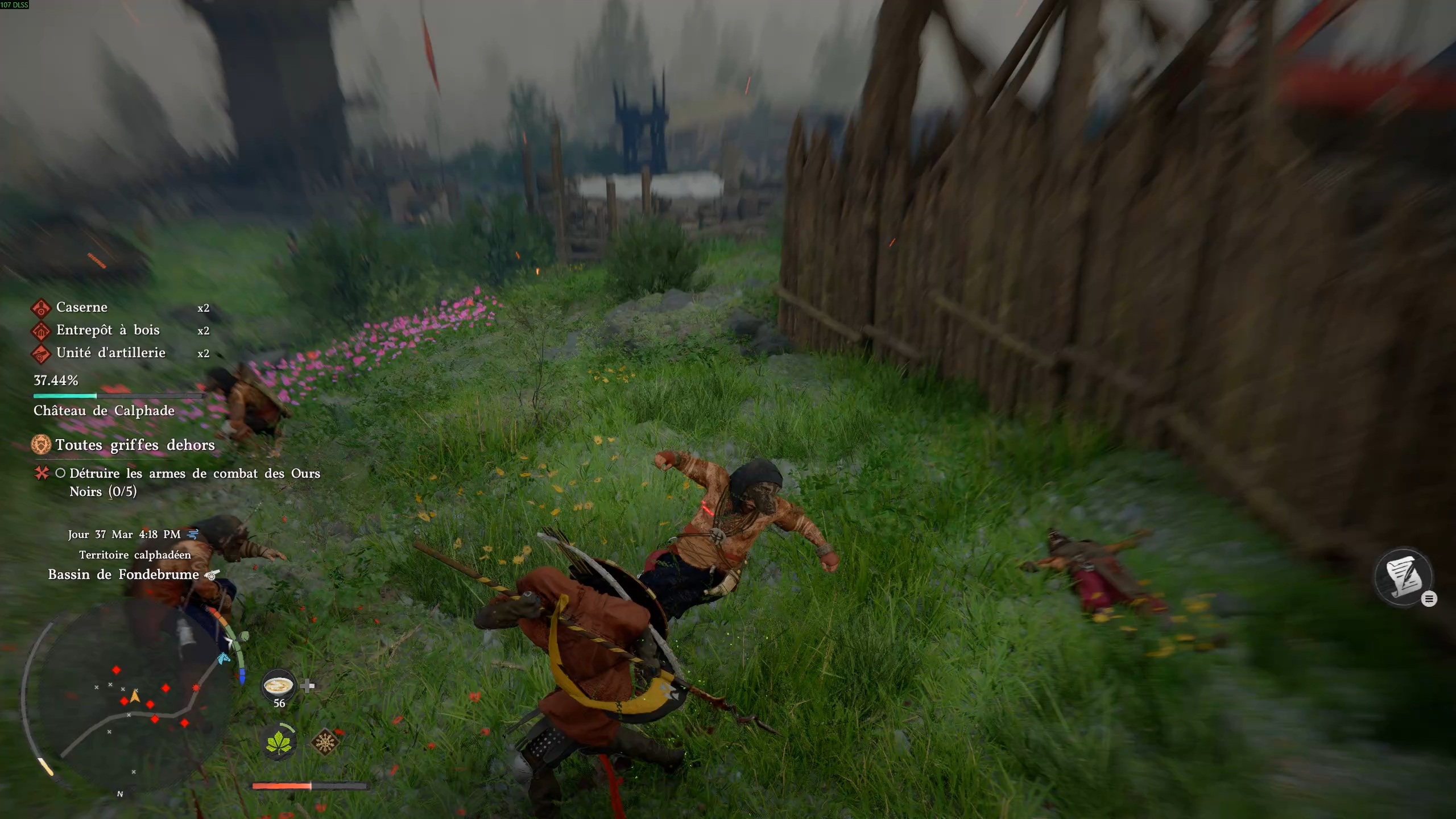The width and height of the screenshot is (1456, 819).
Task: Click the 107 DLSS overlay text
Action: click(14, 6)
